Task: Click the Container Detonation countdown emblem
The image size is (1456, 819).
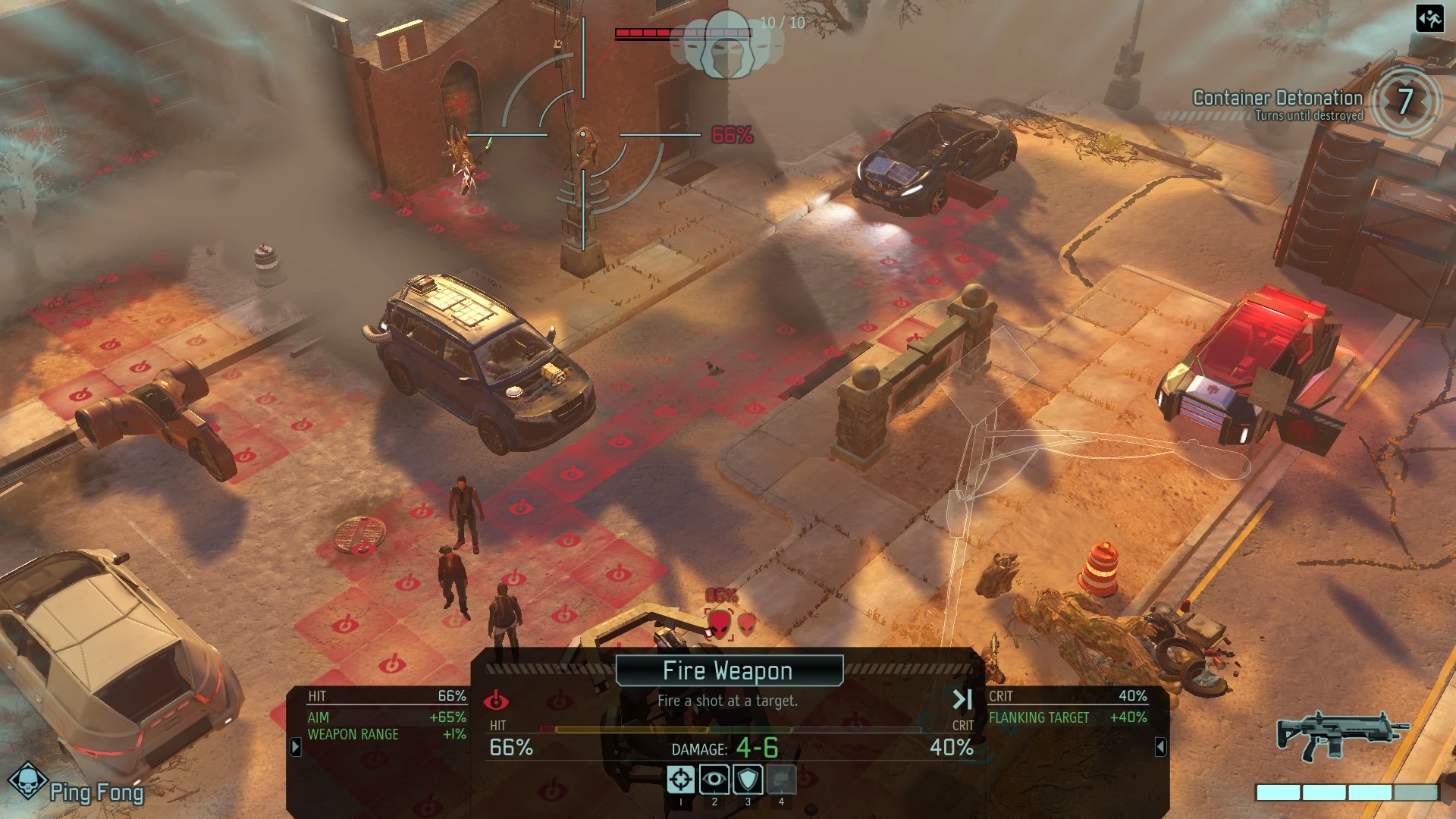Action: (1404, 101)
